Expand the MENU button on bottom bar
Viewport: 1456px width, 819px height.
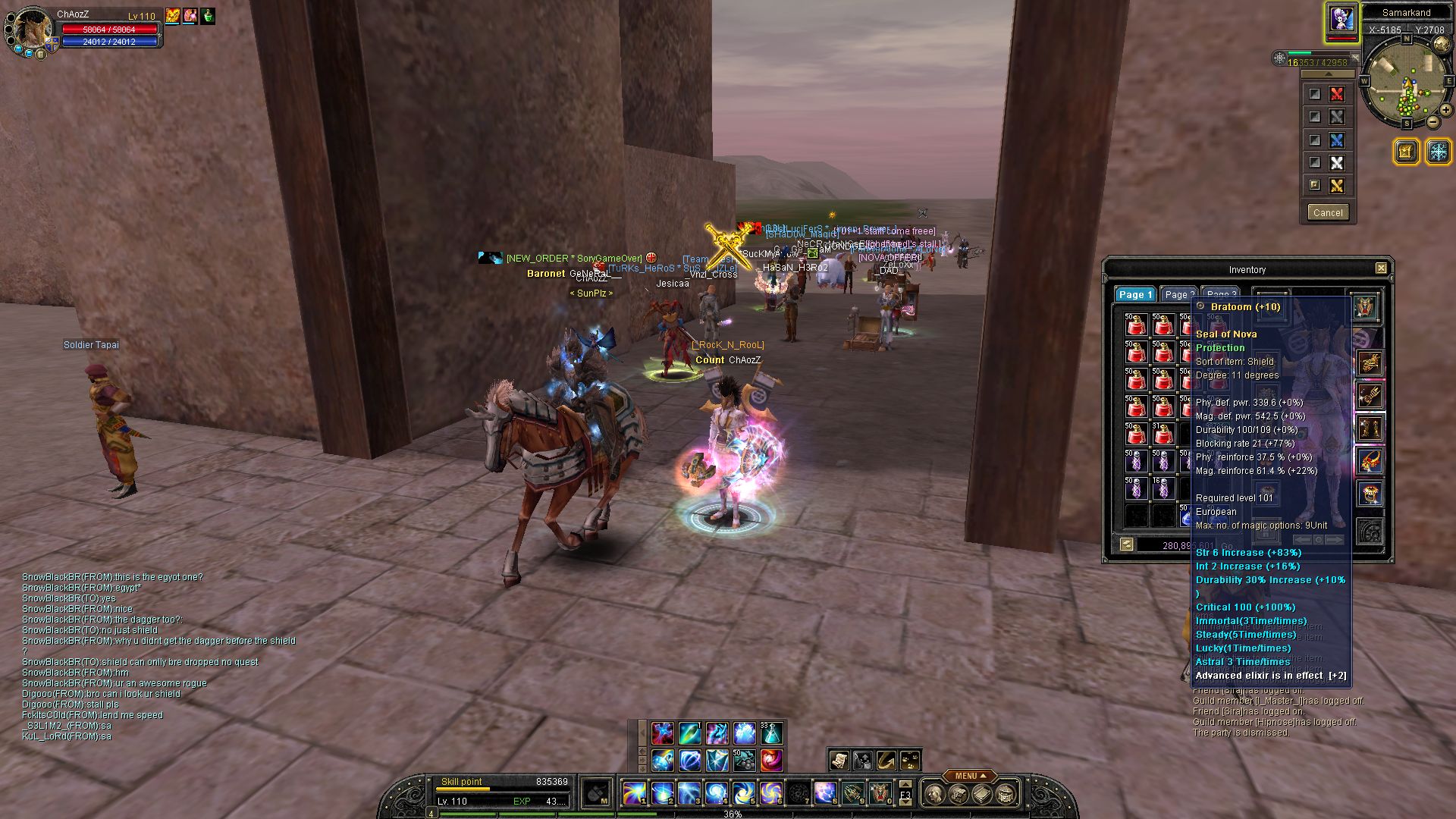coord(970,776)
